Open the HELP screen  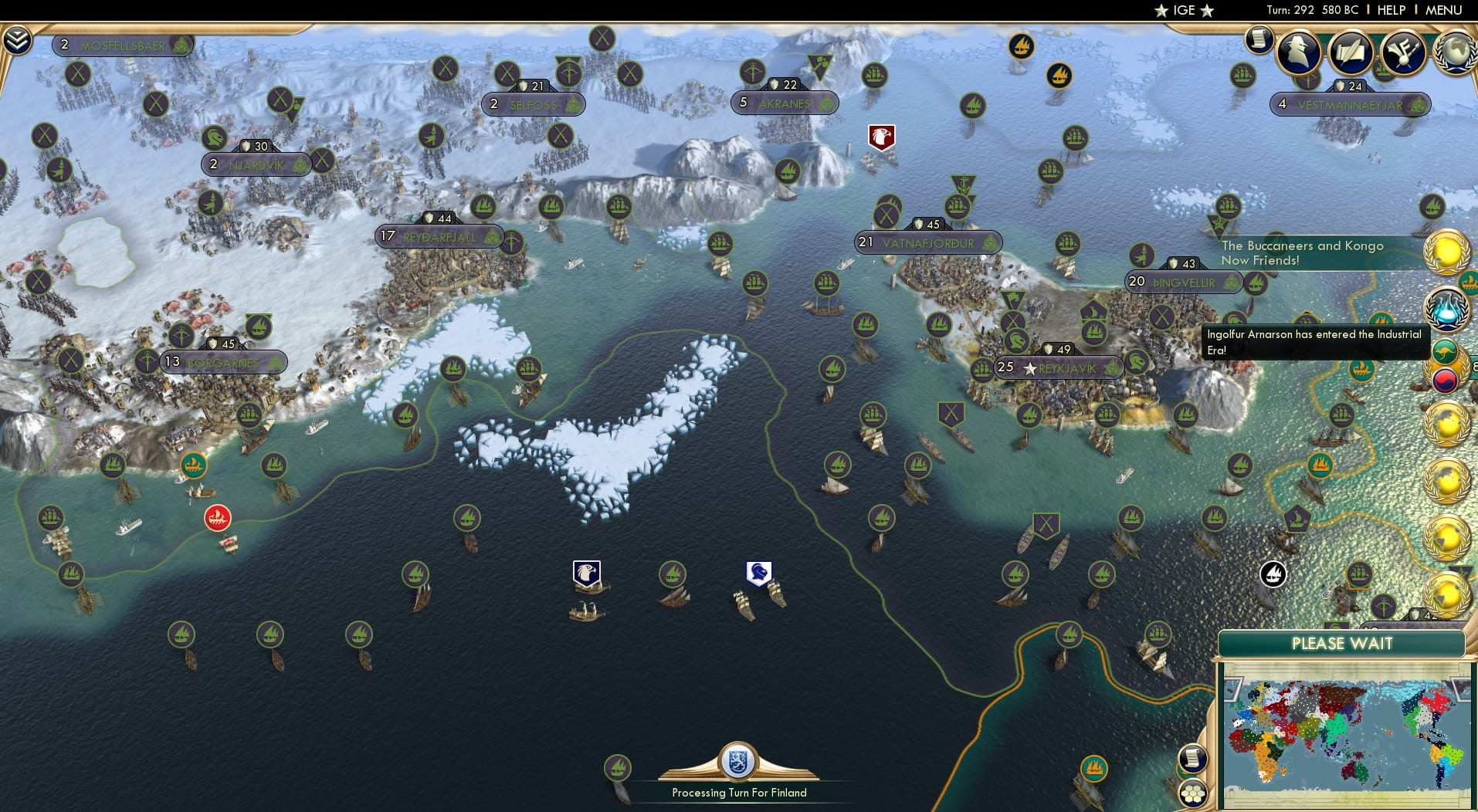coord(1390,10)
